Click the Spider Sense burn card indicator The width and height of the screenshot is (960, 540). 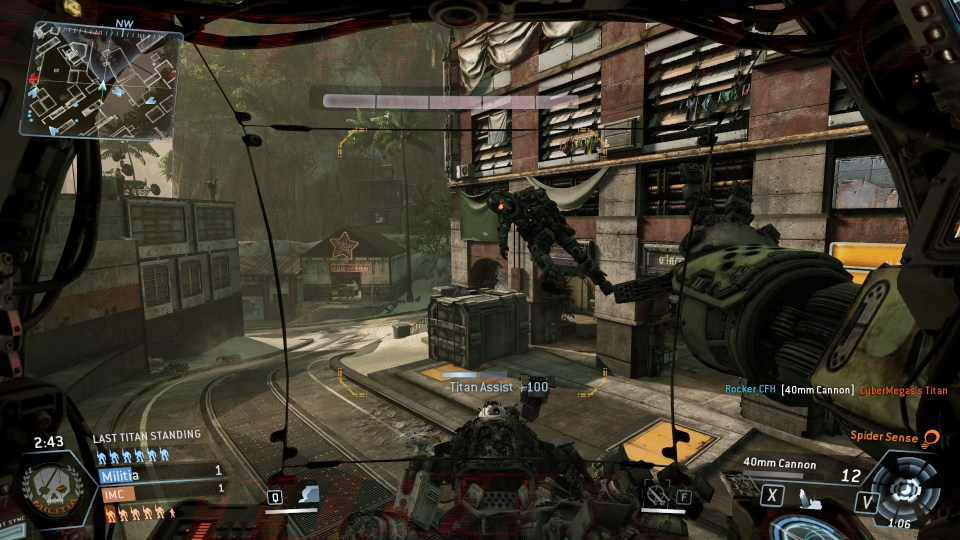pyautogui.click(x=896, y=437)
